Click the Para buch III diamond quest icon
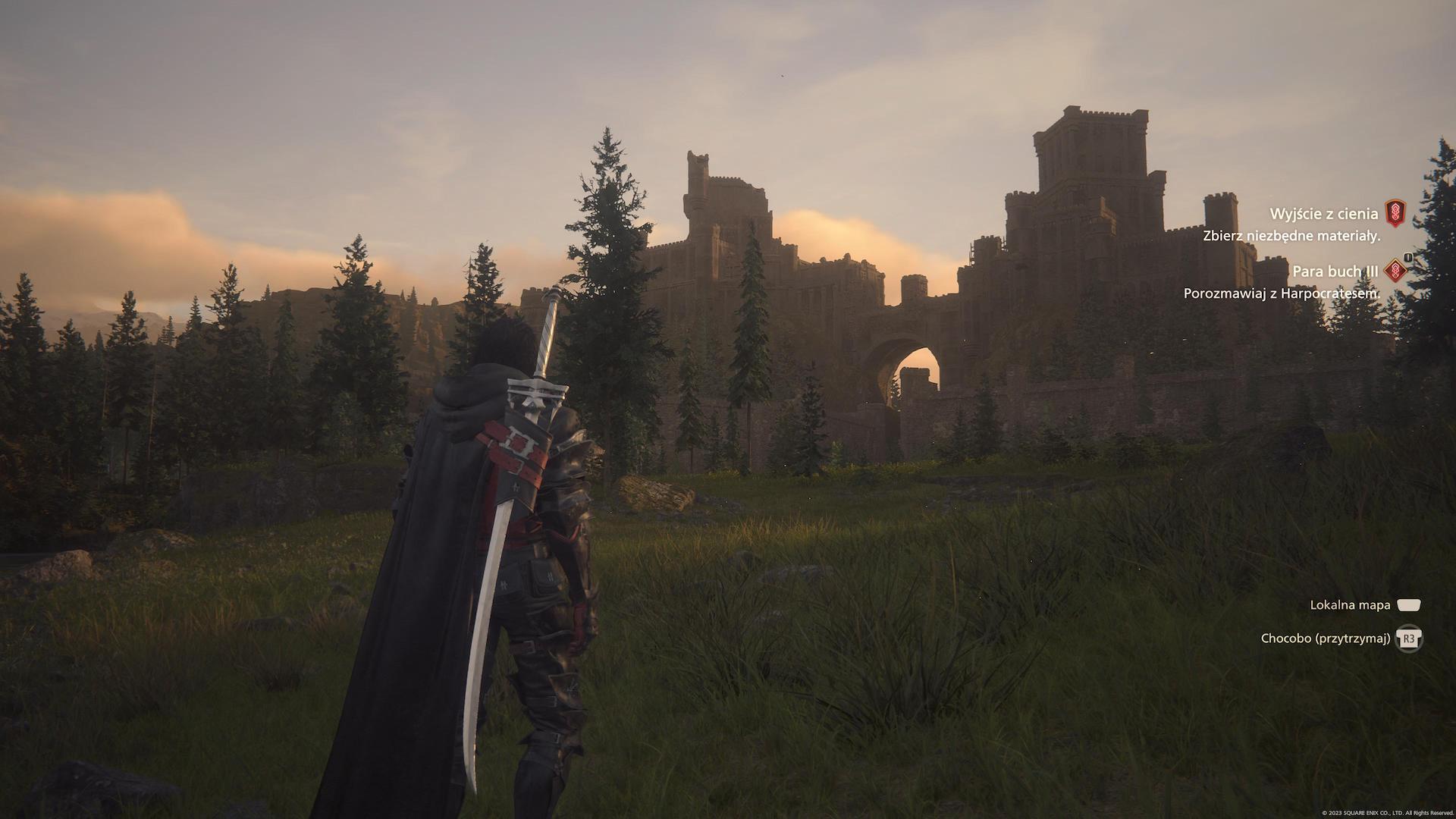1456x819 pixels. [x=1395, y=270]
